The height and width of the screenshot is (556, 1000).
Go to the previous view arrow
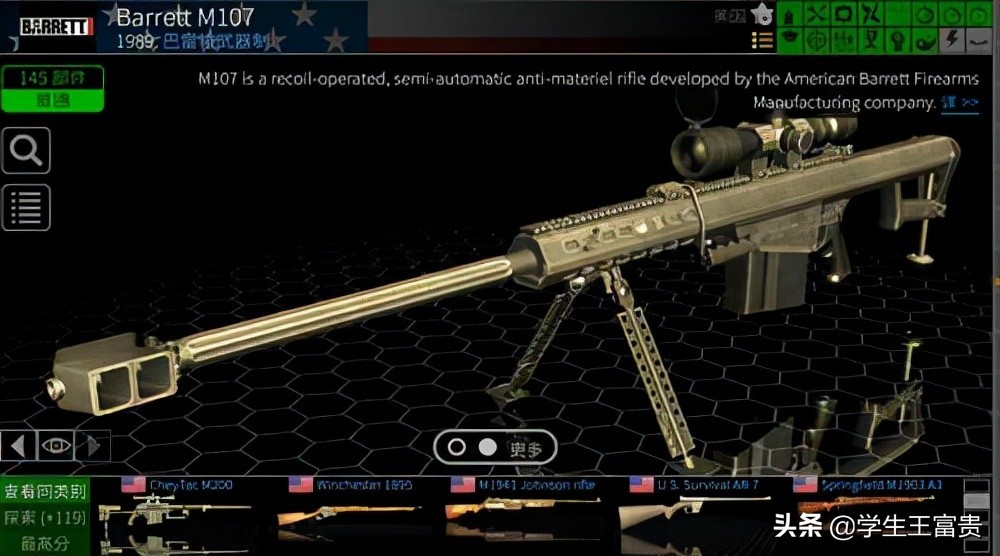point(19,446)
